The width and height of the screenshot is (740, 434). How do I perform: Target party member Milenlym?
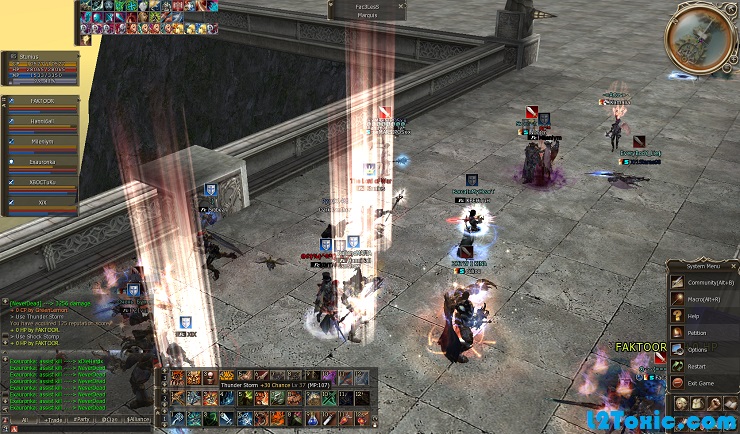[42, 142]
